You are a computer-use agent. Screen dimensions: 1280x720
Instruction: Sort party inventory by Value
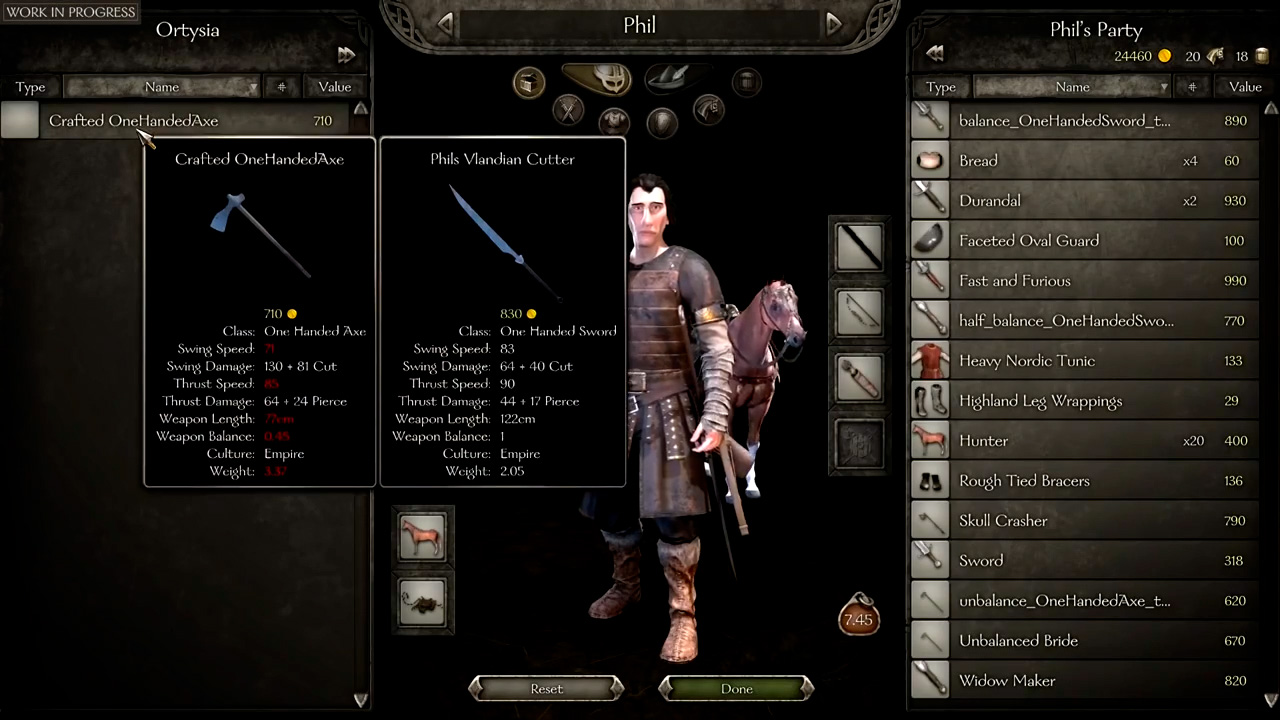(1245, 87)
